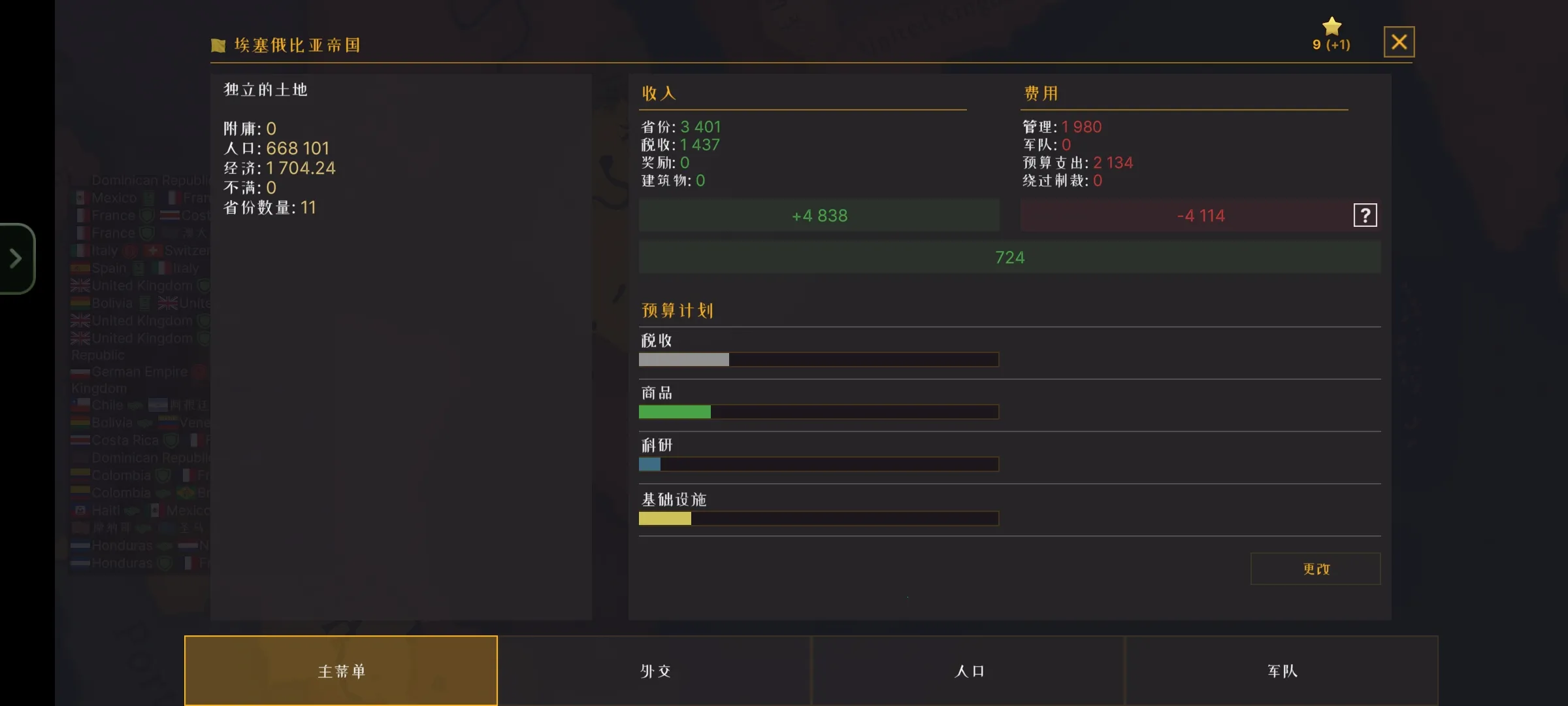1568x706 pixels.
Task: Click the green balance bar showing 724
Action: click(x=1009, y=257)
